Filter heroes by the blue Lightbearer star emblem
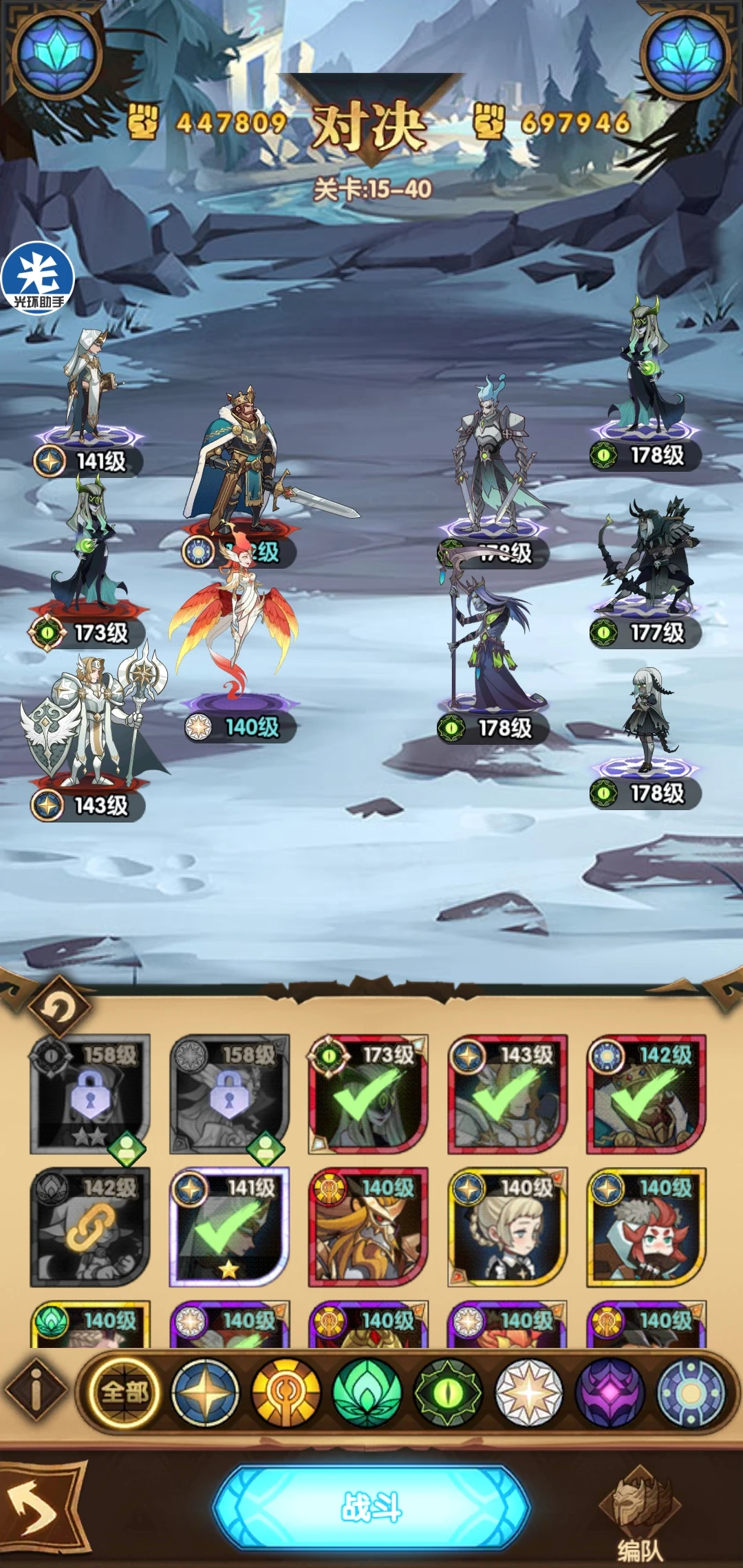This screenshot has width=743, height=1568. [x=205, y=1393]
